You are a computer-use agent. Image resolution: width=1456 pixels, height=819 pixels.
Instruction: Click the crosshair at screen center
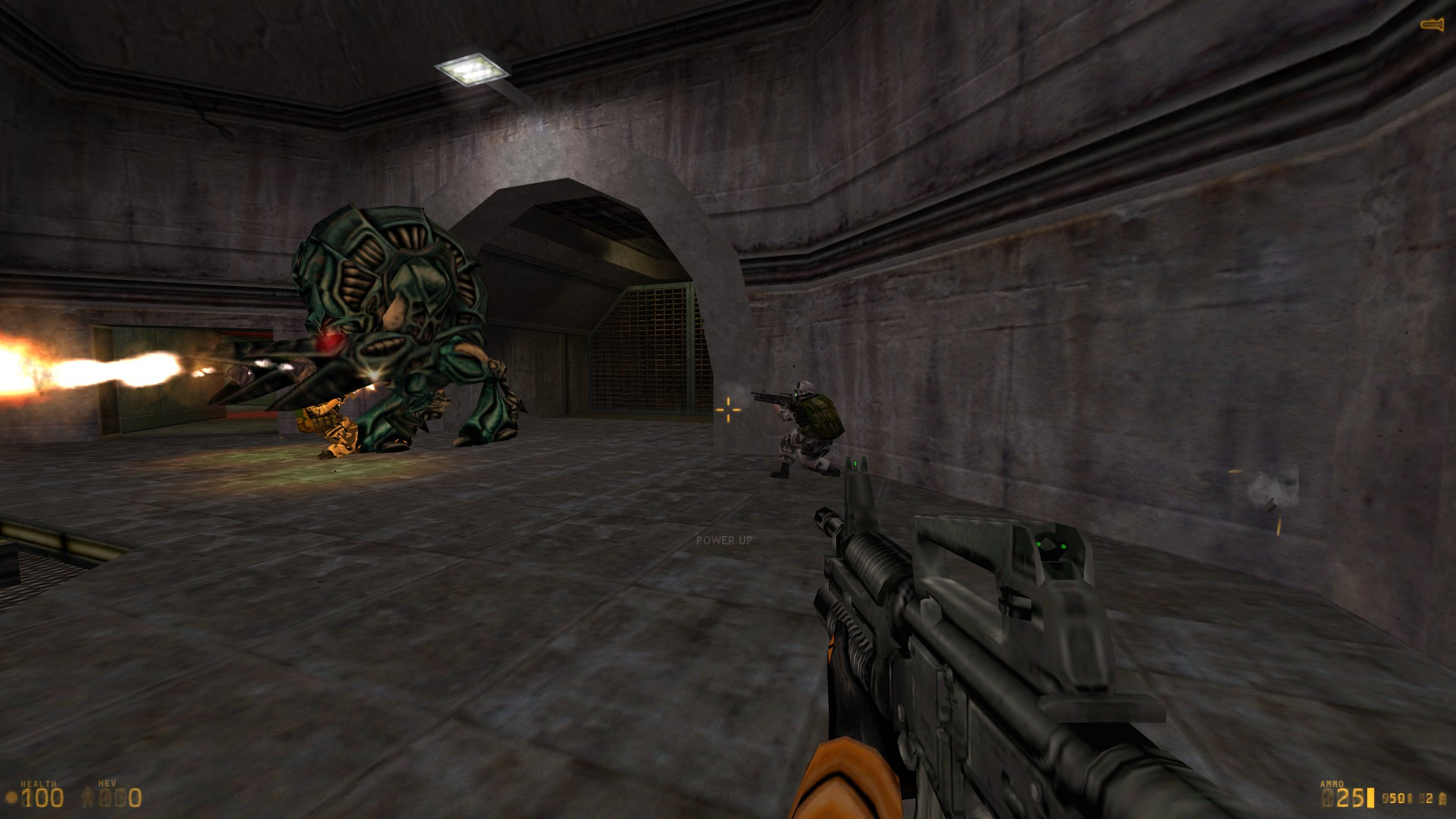click(728, 409)
